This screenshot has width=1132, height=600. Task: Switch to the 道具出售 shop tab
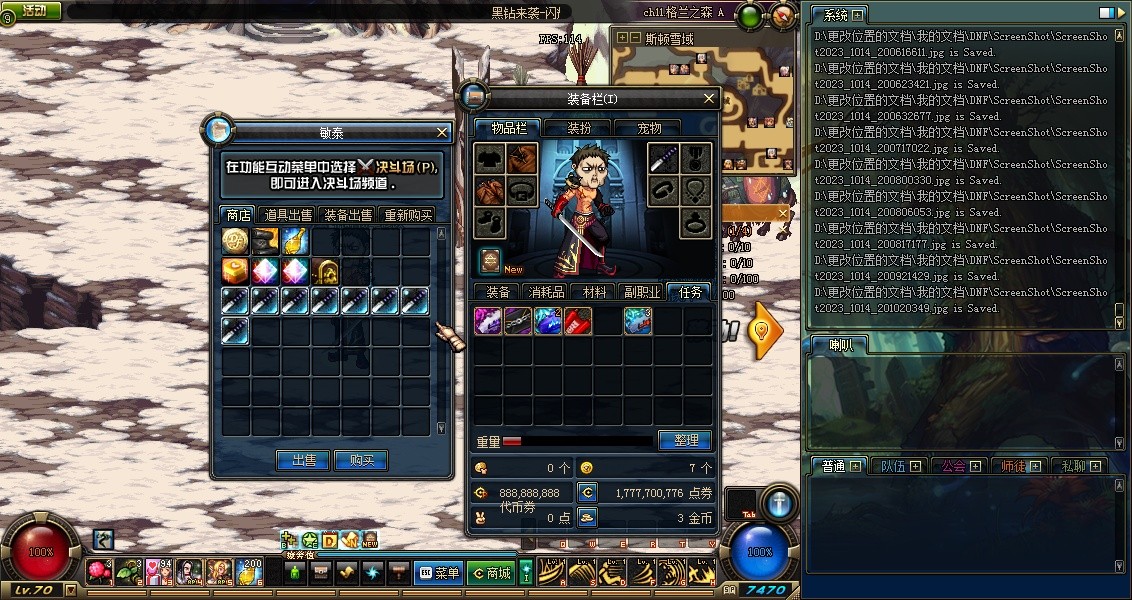288,215
